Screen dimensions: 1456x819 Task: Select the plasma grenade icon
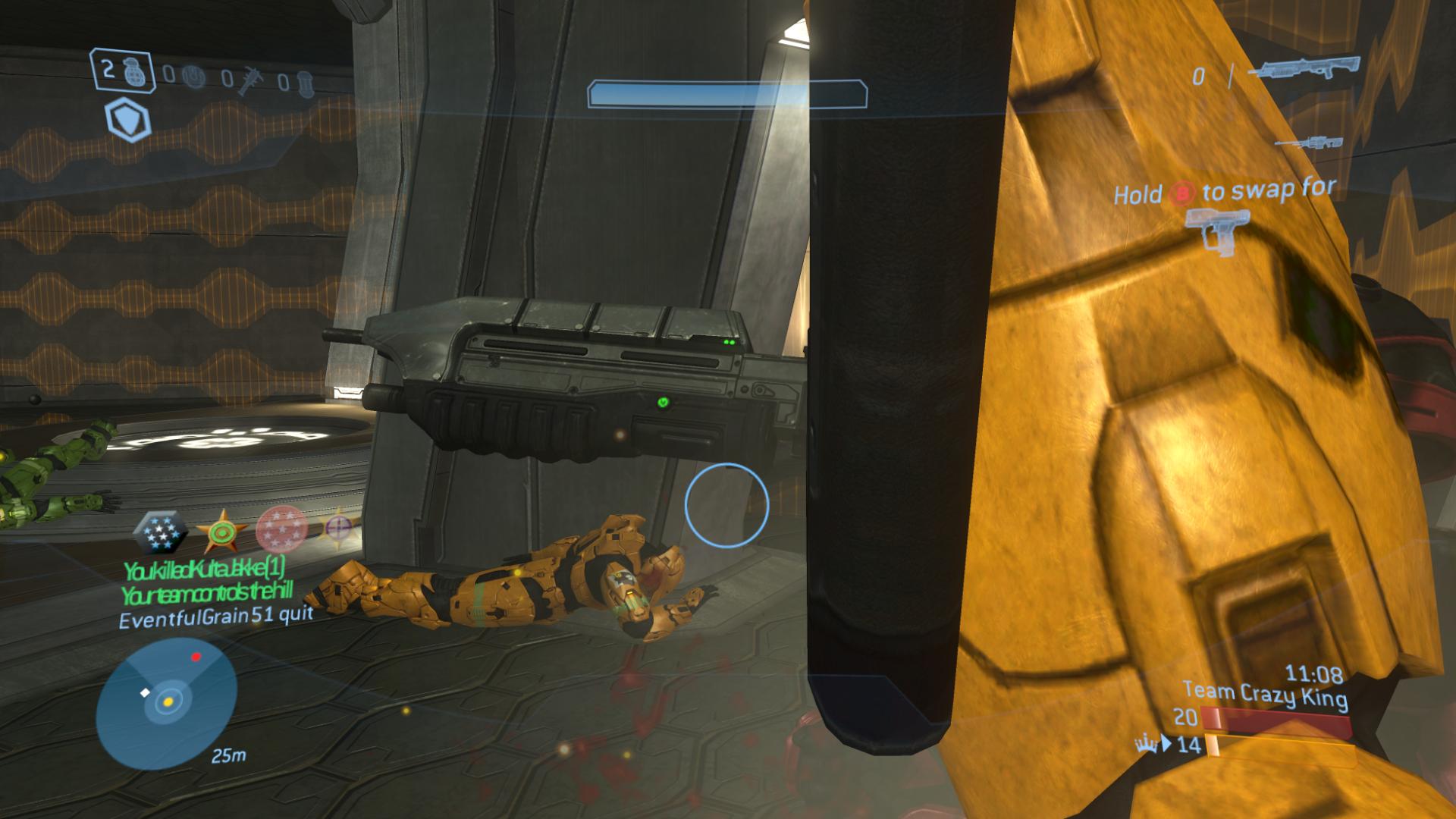pos(196,77)
